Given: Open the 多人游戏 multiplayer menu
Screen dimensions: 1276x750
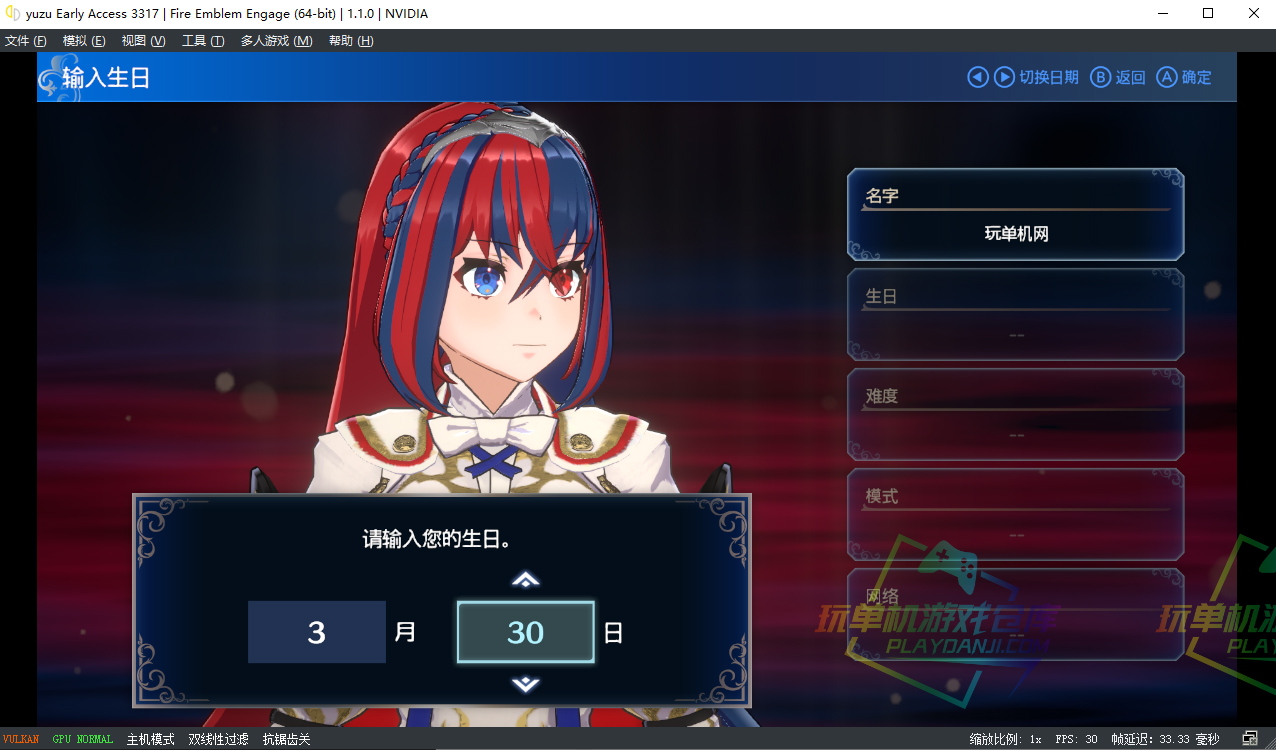Looking at the screenshot, I should coord(276,41).
